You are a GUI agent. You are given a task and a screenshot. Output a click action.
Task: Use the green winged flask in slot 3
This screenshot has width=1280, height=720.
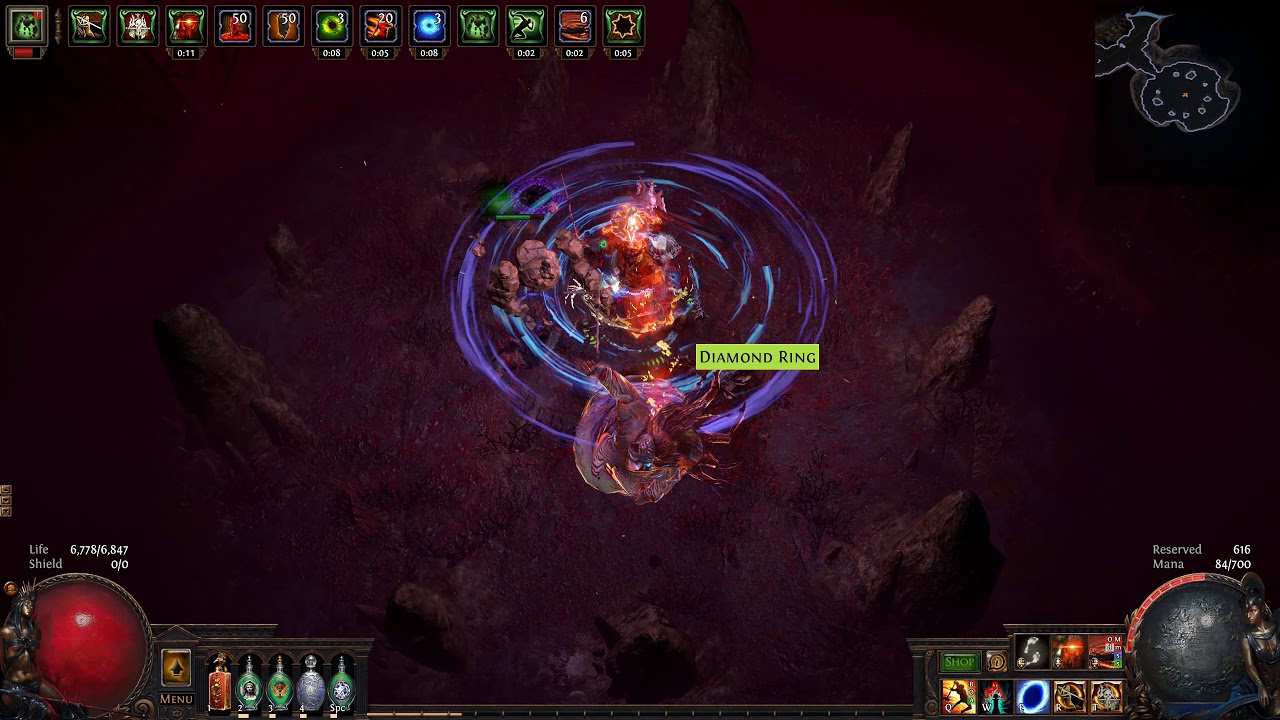(x=280, y=685)
